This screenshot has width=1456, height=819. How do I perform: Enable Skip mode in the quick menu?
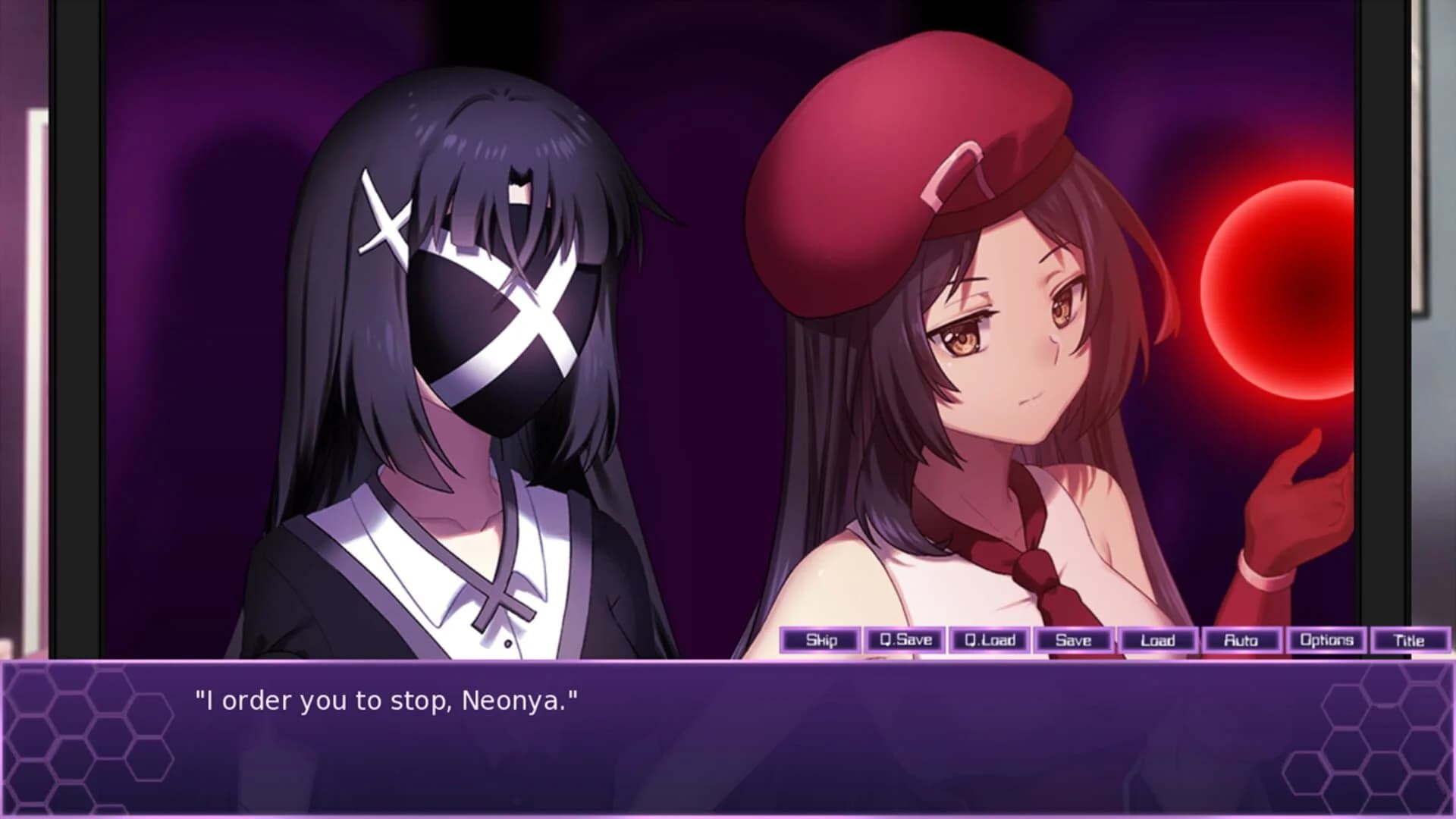821,641
